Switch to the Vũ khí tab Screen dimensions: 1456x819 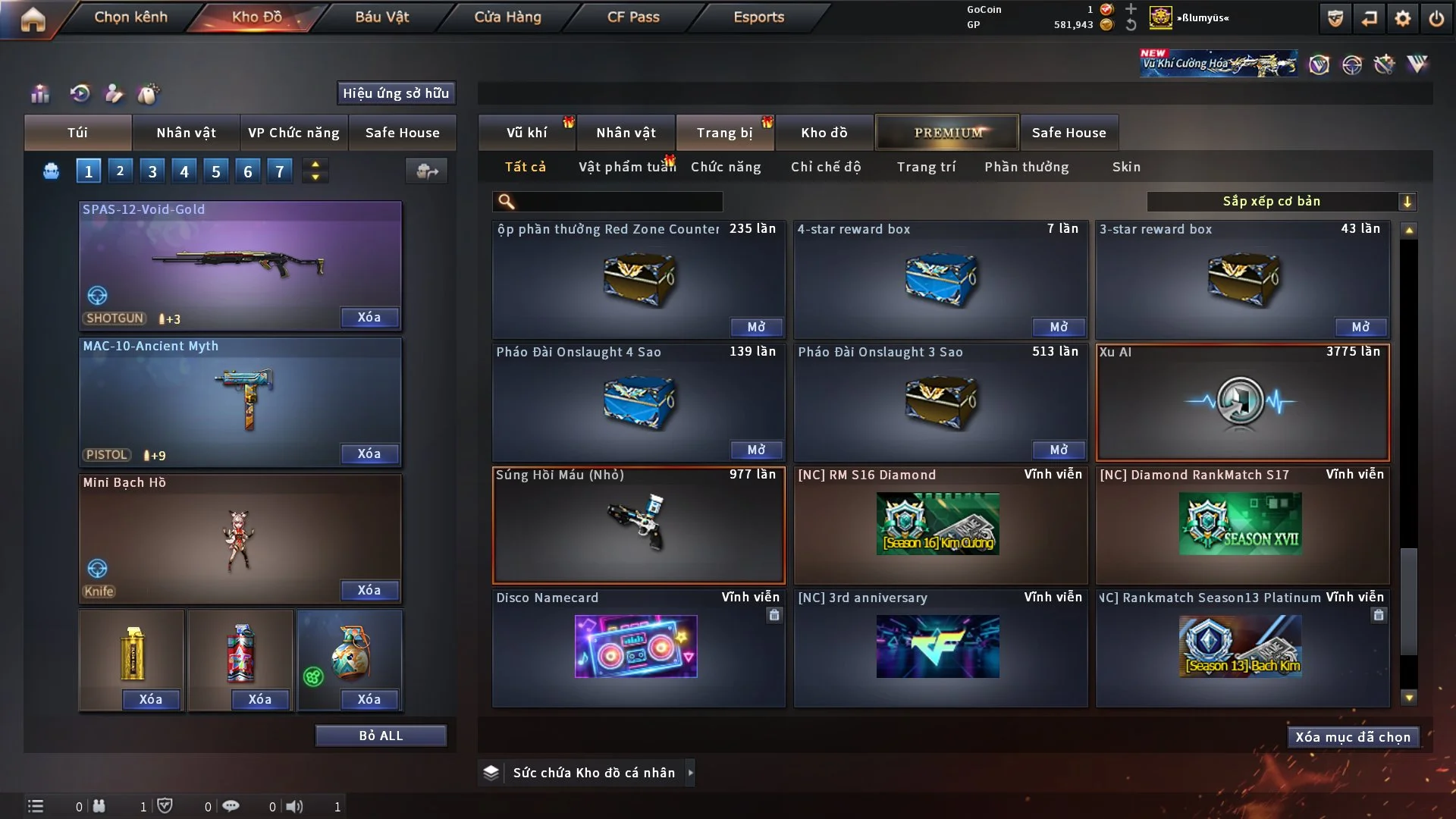tap(527, 133)
